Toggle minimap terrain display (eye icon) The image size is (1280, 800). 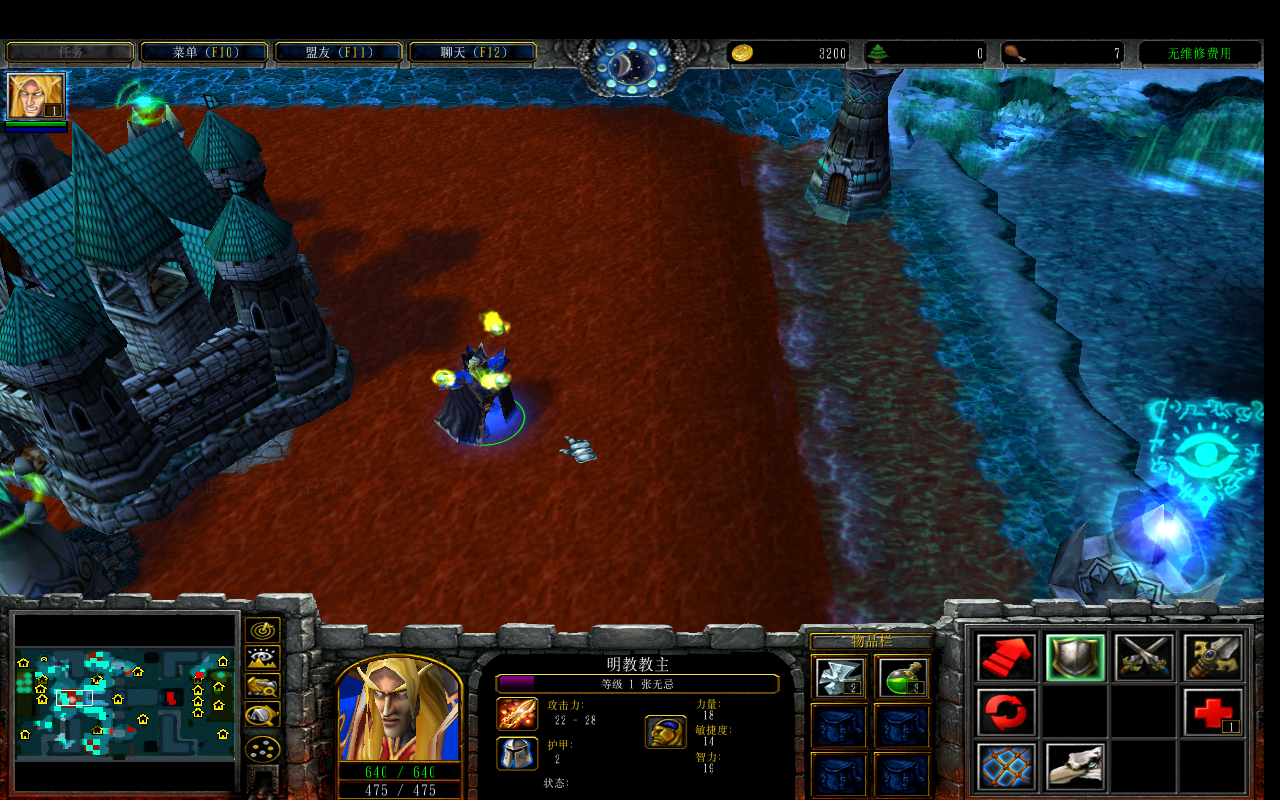coord(262,658)
